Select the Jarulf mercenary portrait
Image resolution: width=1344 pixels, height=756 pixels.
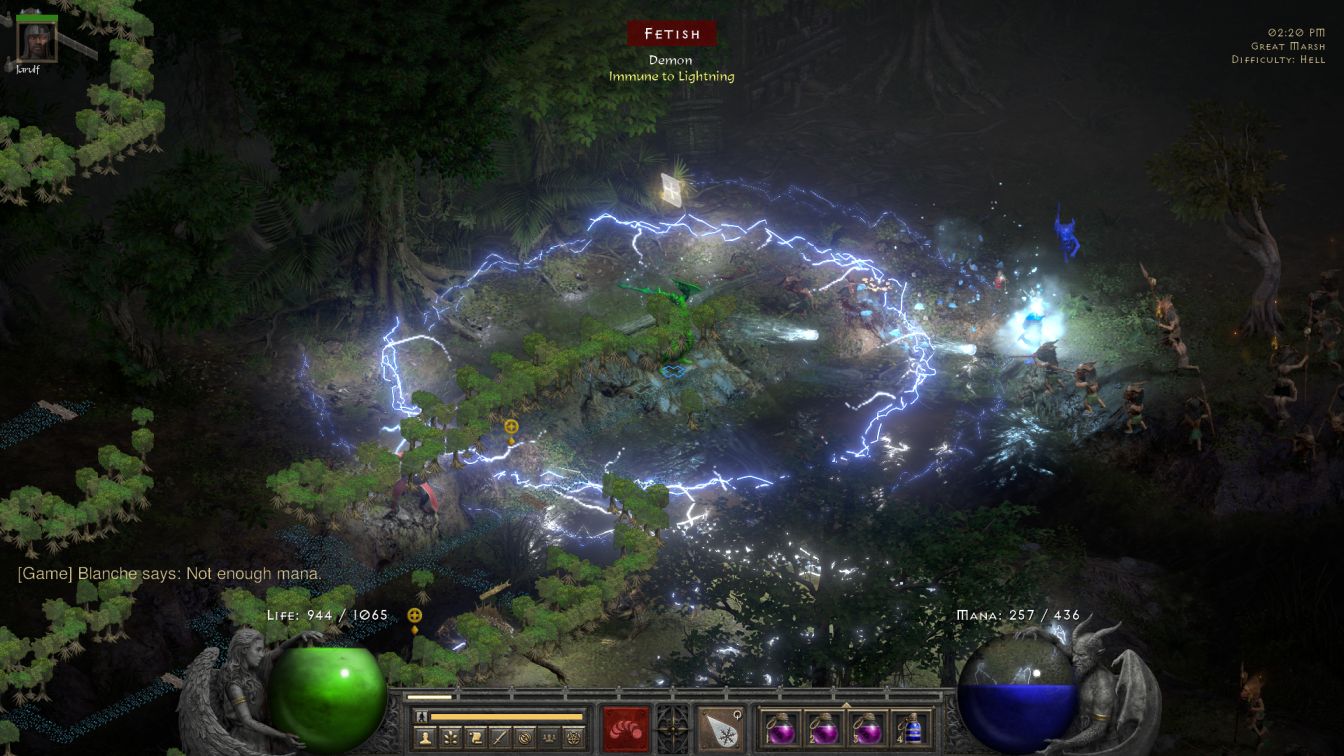point(36,40)
